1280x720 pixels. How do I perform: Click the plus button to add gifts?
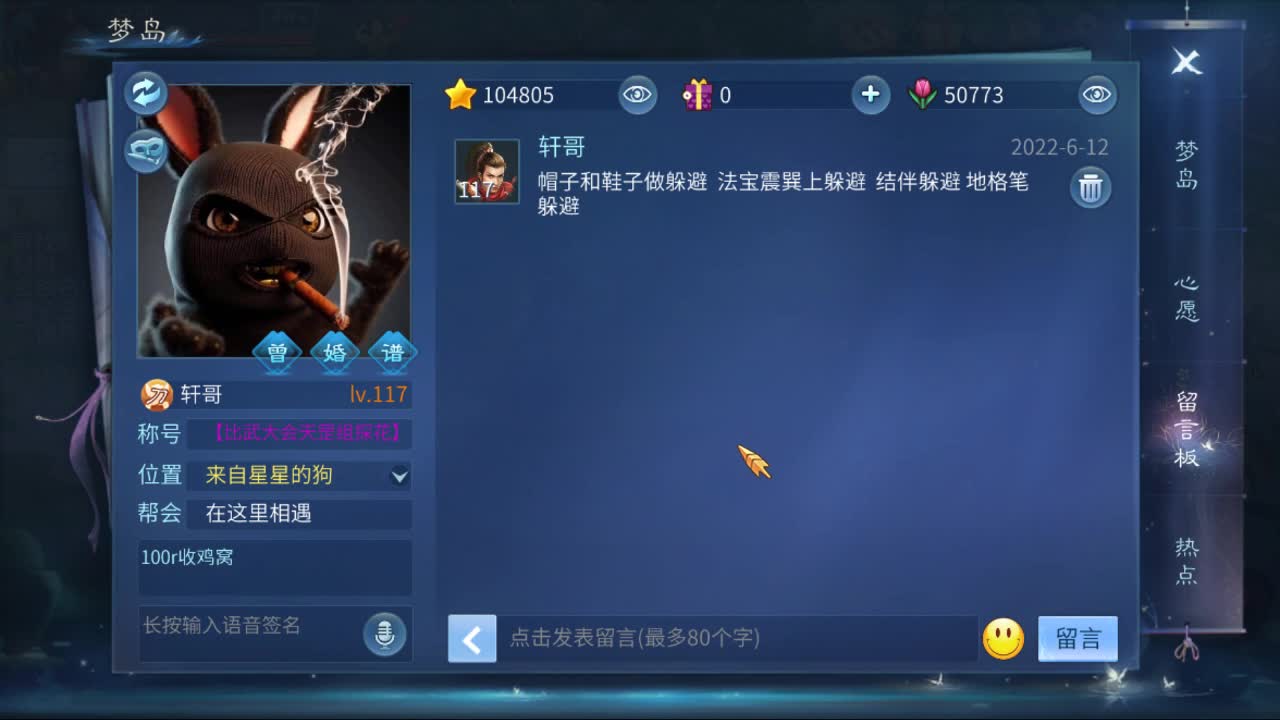pyautogui.click(x=870, y=94)
